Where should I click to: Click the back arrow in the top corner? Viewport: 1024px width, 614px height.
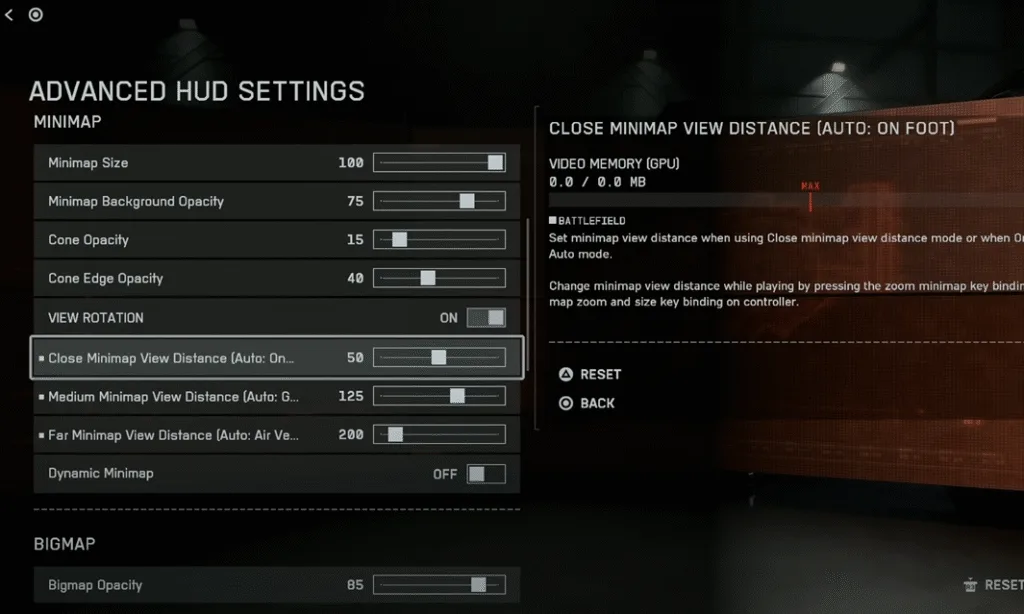9,14
